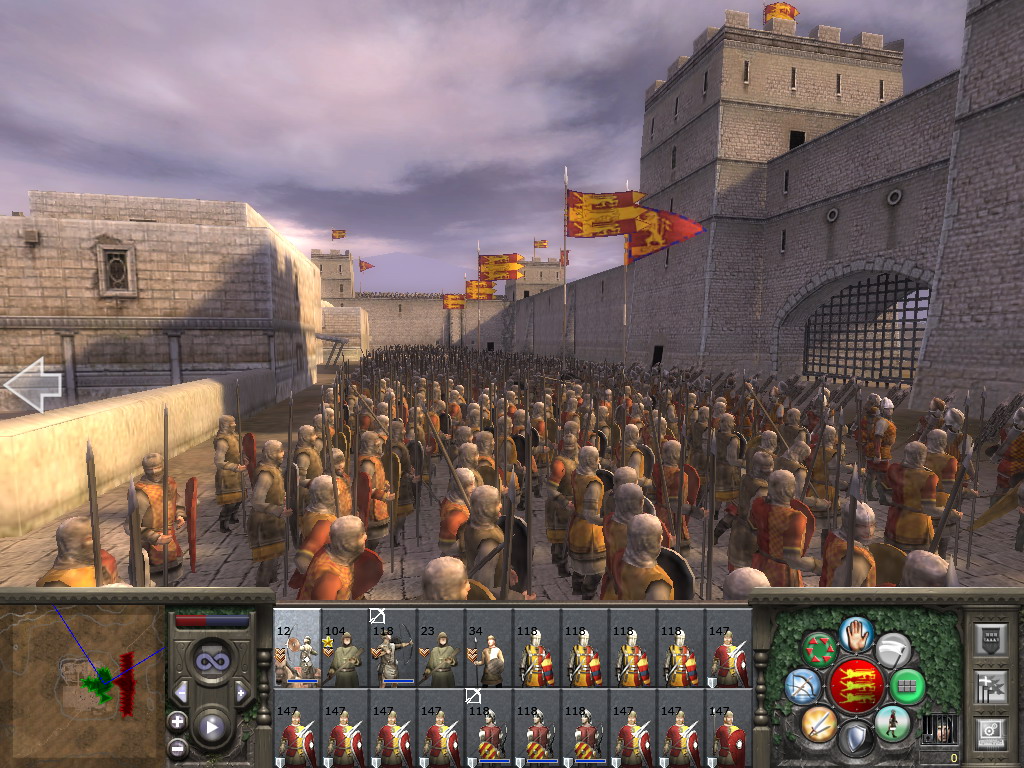Choose the 23-man unit card

[441, 648]
